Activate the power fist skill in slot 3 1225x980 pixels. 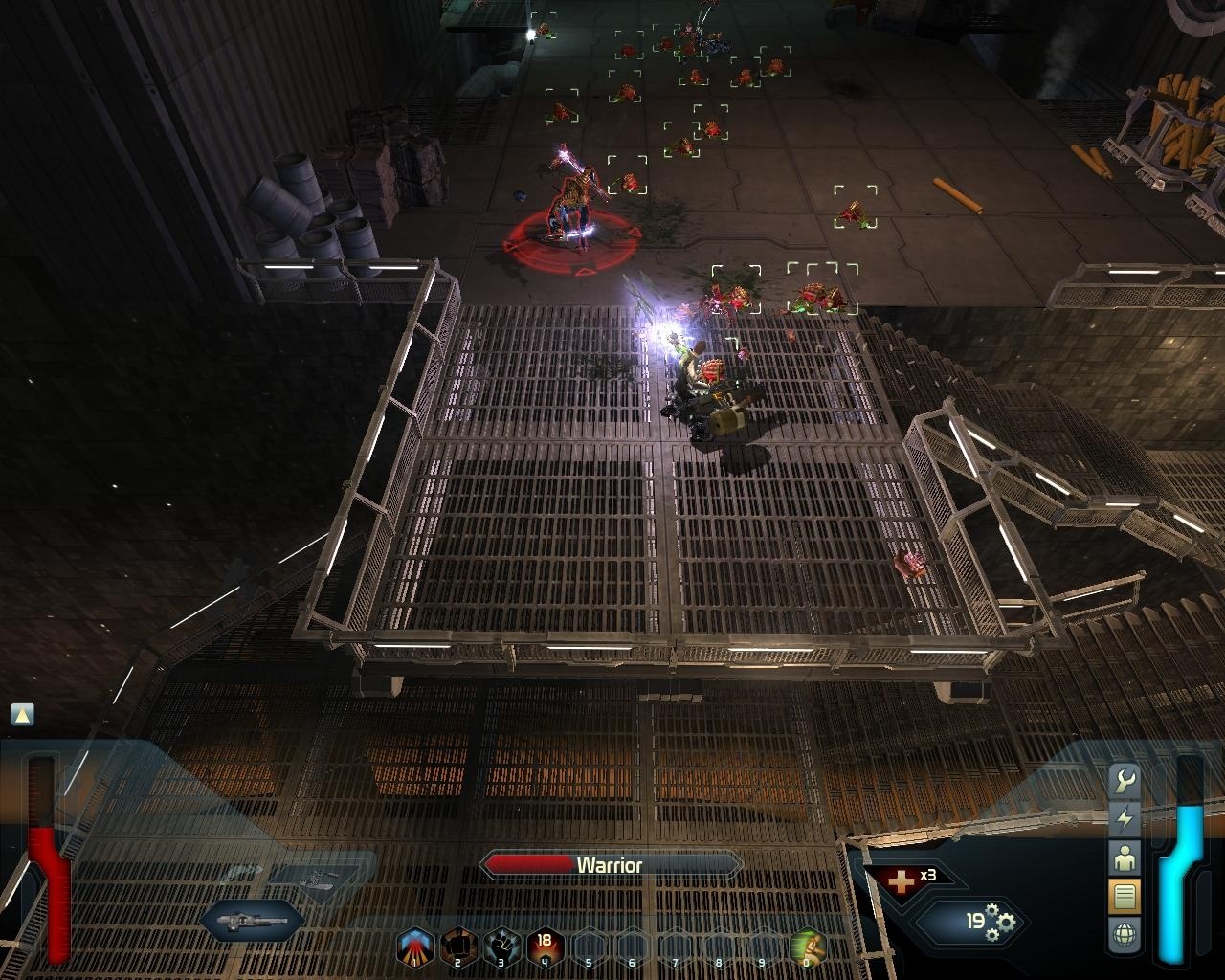[500, 943]
